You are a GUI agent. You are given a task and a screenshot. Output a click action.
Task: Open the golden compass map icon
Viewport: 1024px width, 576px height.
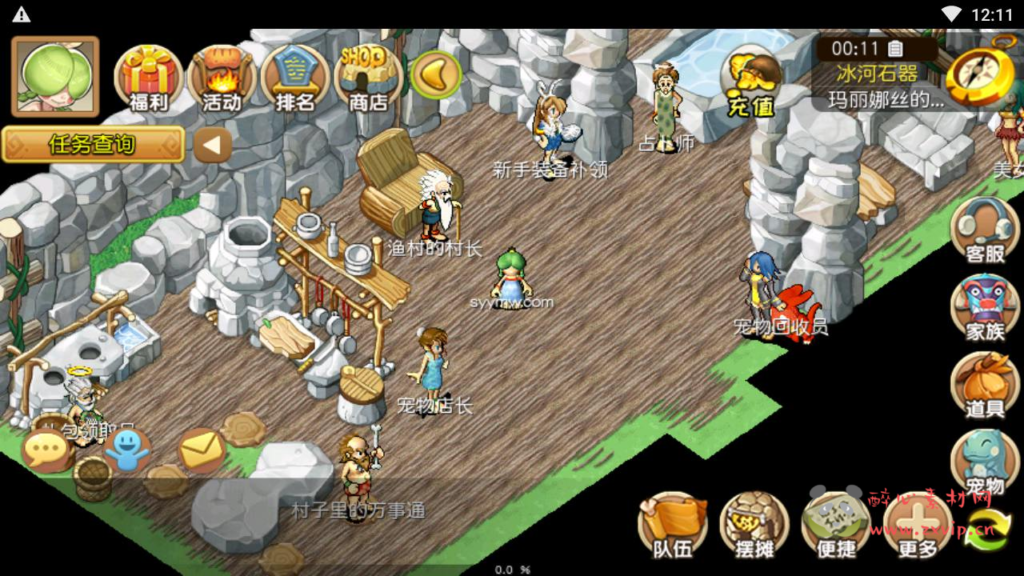click(x=980, y=74)
